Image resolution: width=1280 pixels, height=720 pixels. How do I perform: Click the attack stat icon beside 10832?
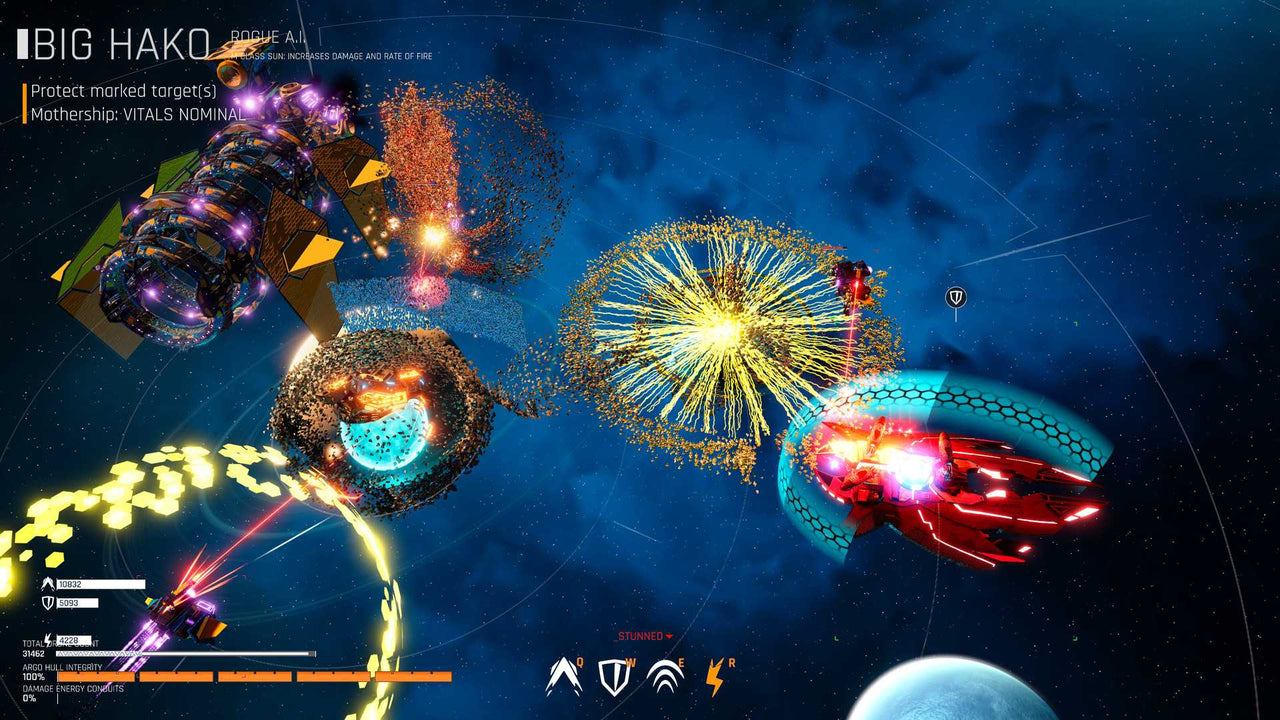49,586
